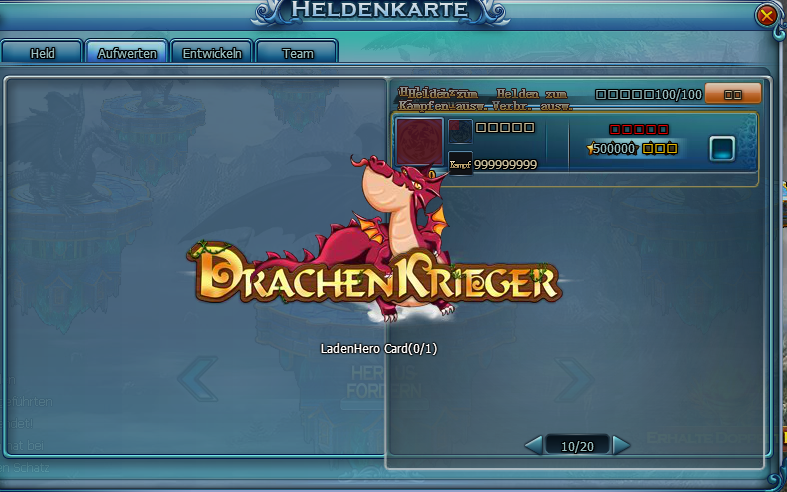Open the Aufwerten tab
Image resolution: width=787 pixels, height=492 pixels.
point(127,53)
